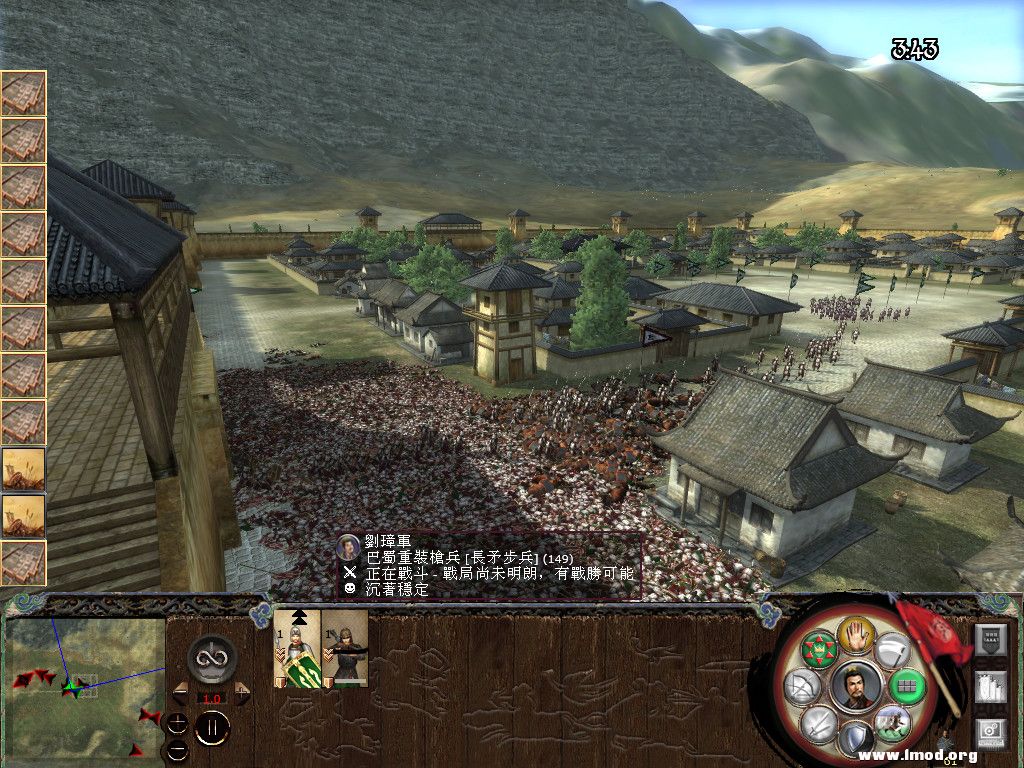Click the green crown rally ability icon

pyautogui.click(x=820, y=648)
